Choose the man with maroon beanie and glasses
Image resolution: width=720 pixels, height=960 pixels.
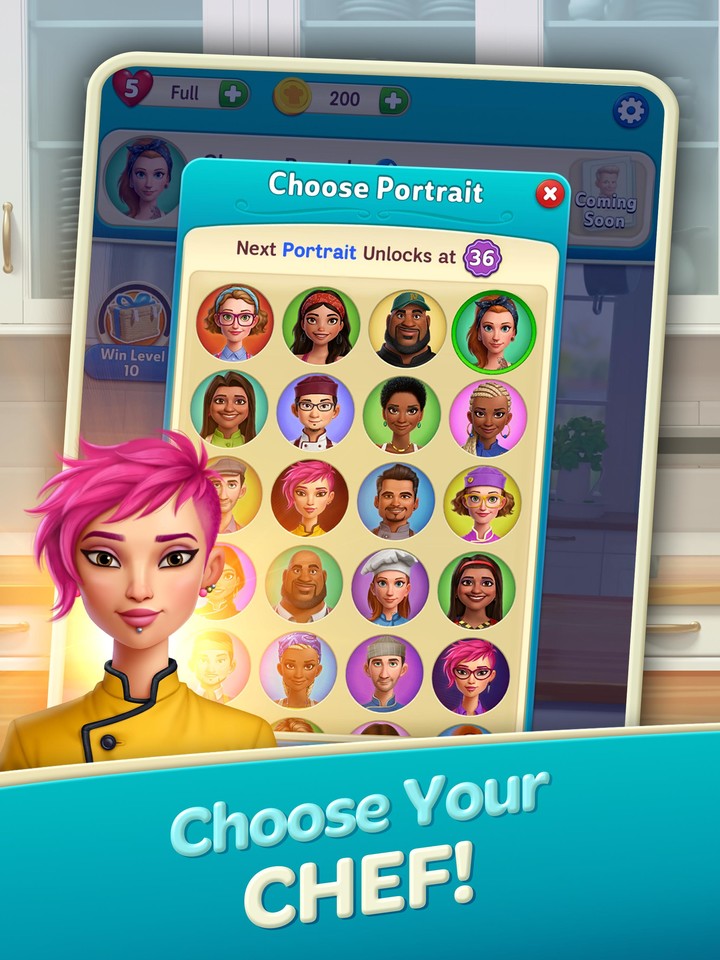pyautogui.click(x=315, y=411)
